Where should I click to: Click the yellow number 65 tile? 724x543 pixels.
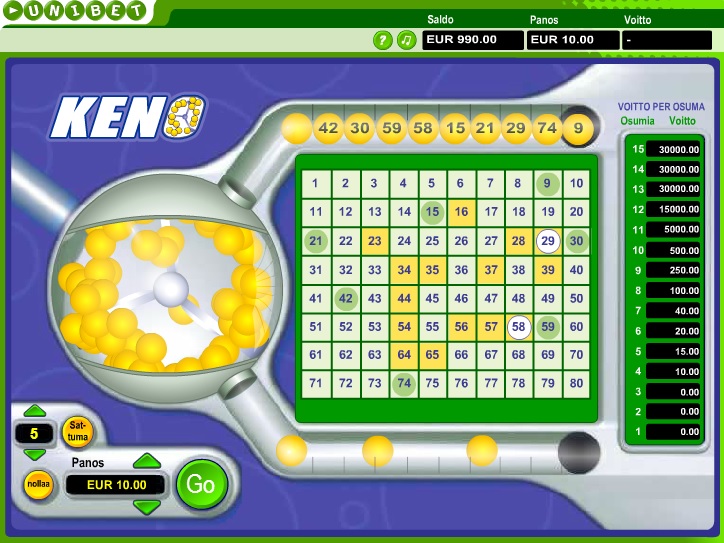click(432, 355)
